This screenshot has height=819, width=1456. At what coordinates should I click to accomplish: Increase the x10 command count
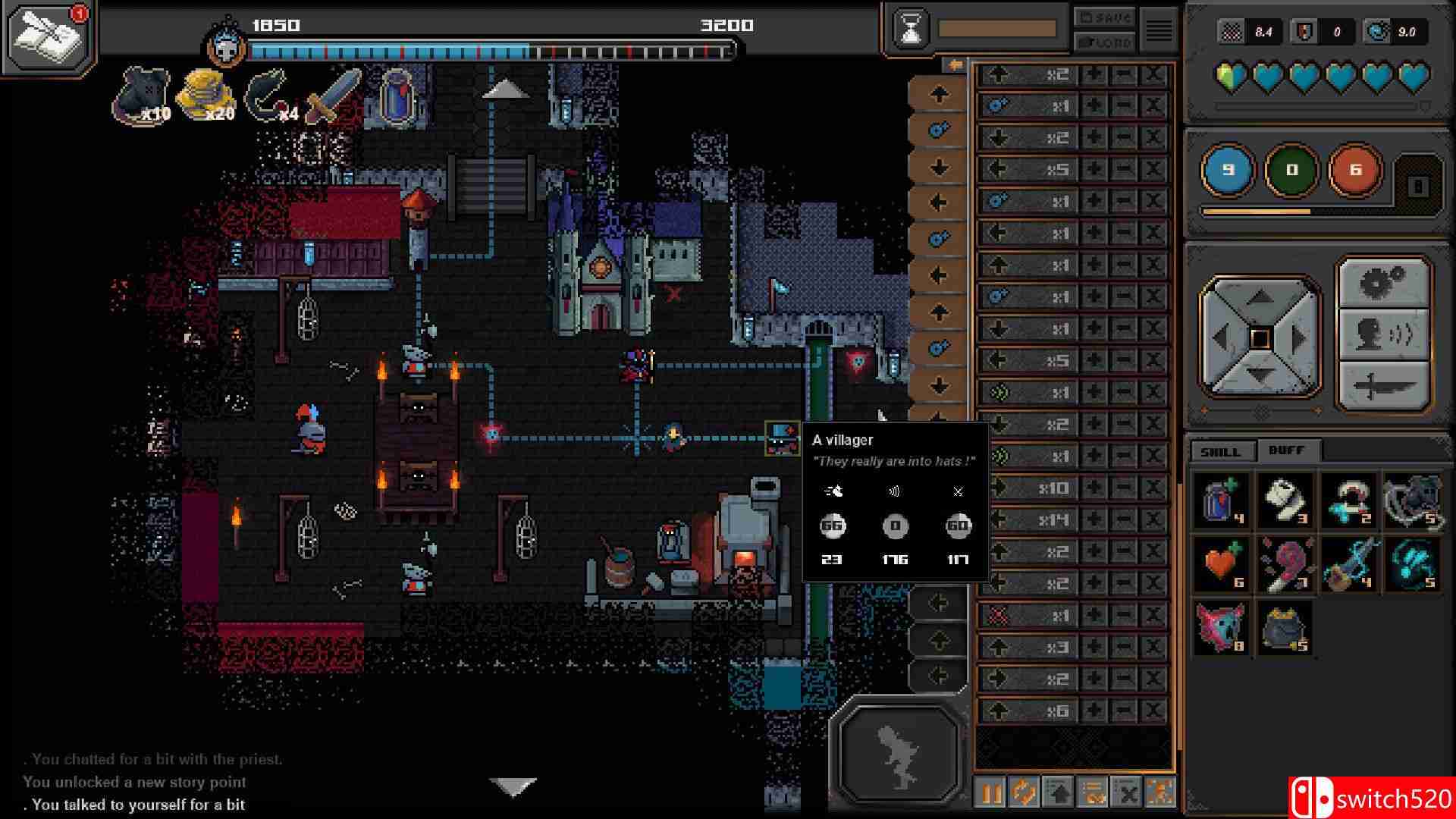click(1094, 488)
